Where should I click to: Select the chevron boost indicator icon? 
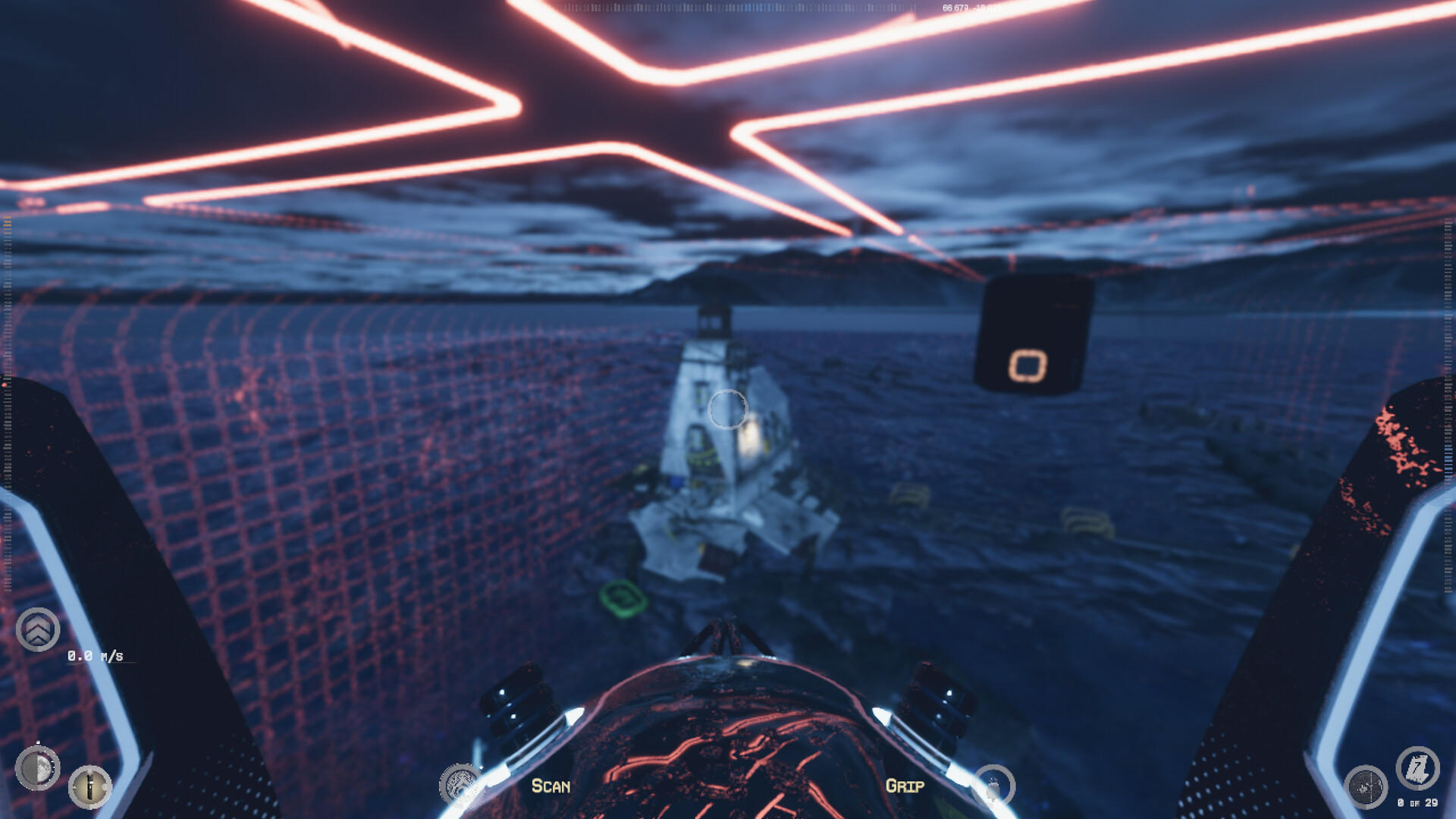click(36, 629)
